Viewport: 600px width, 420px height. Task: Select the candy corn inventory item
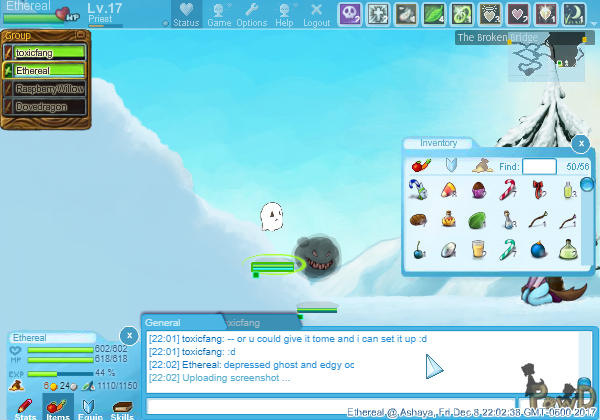pos(448,188)
